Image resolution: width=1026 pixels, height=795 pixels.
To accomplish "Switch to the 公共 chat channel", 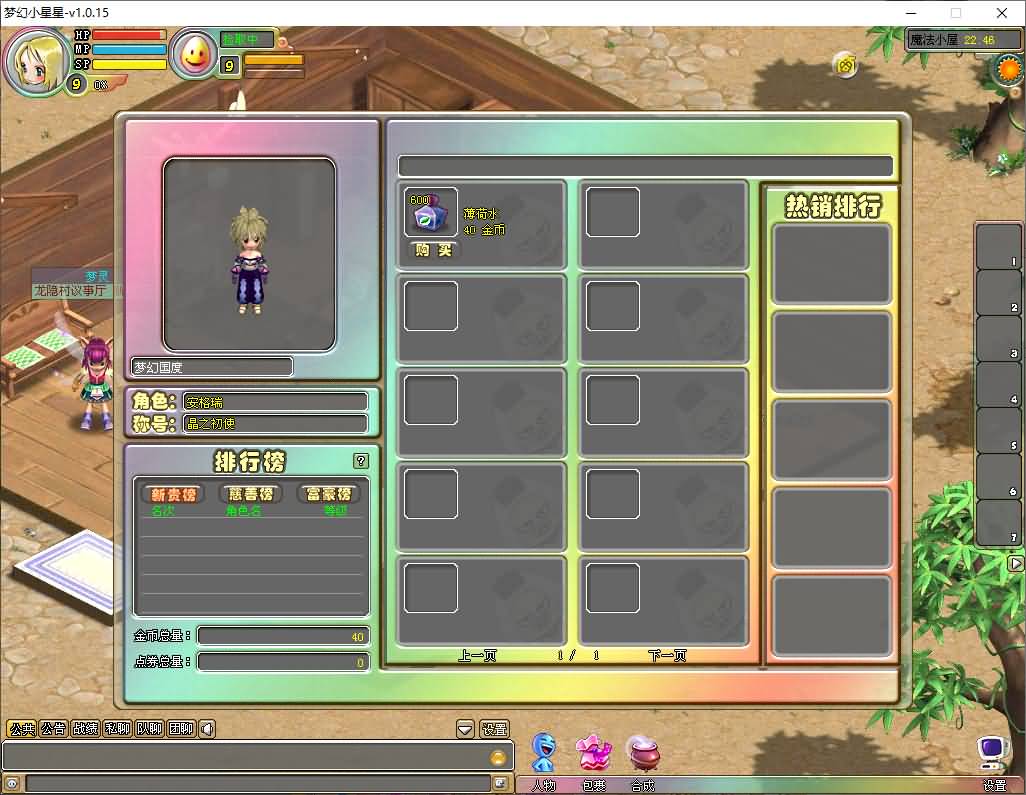I will pos(21,729).
